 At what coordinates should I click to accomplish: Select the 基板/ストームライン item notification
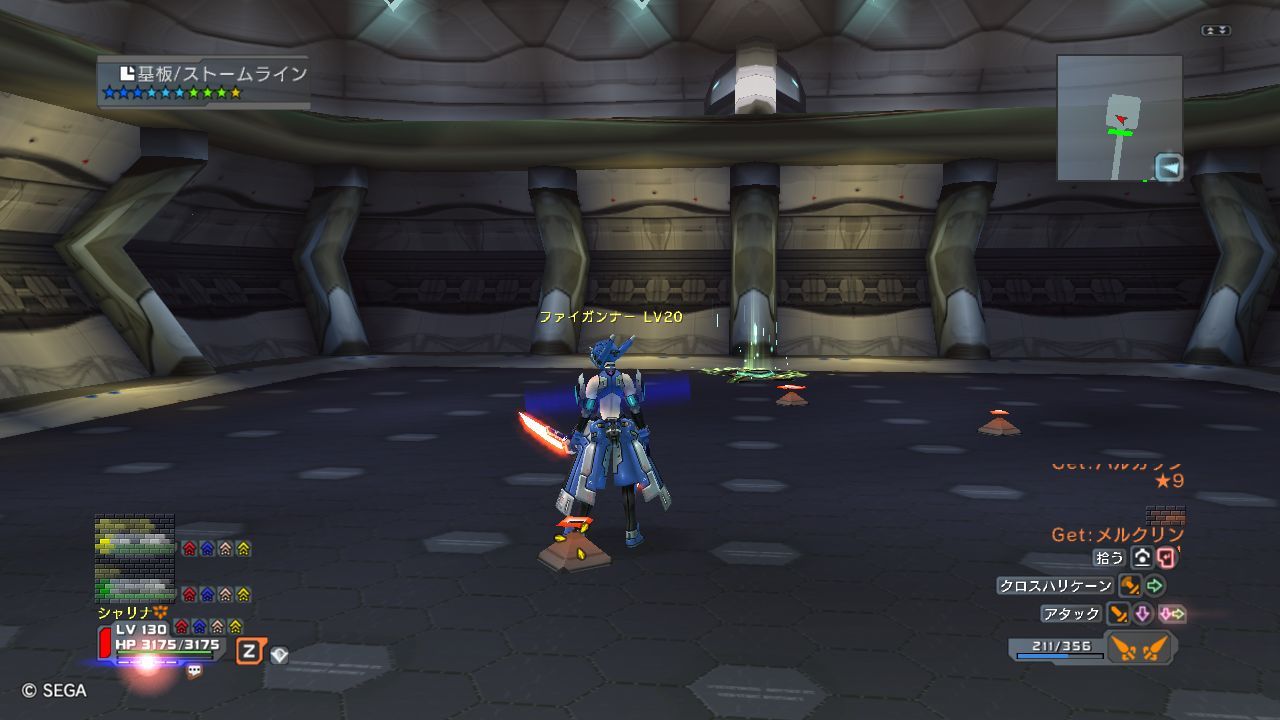[x=204, y=82]
